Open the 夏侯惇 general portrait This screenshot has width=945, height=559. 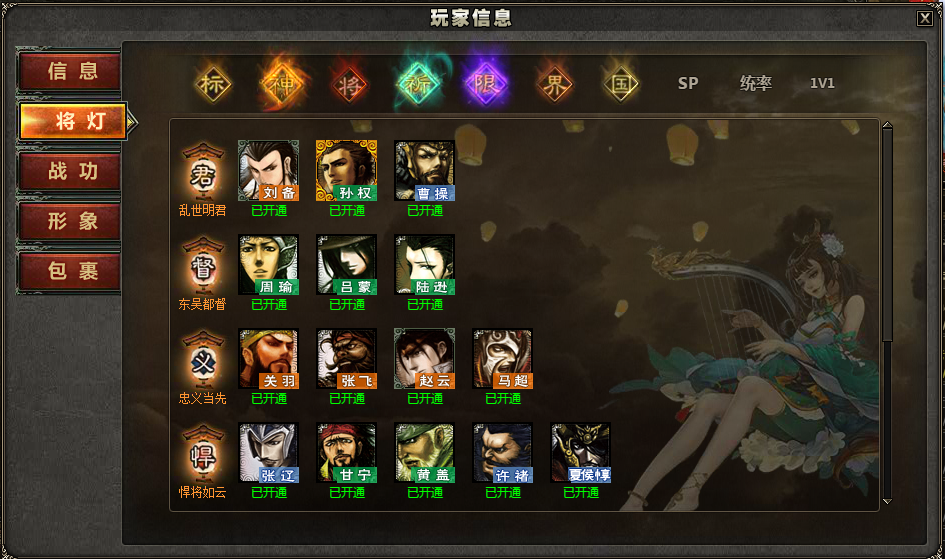pyautogui.click(x=580, y=453)
